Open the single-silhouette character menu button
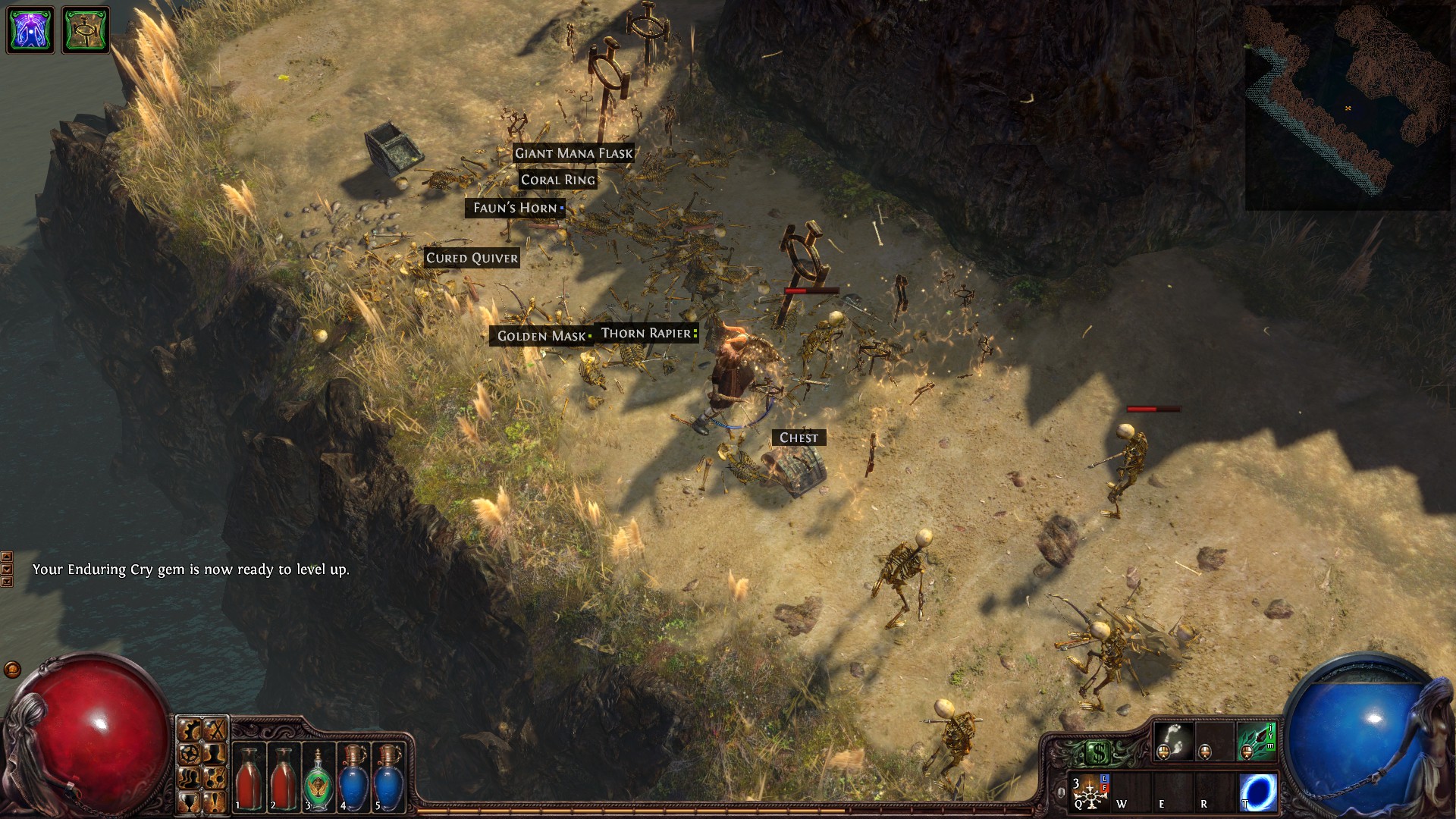The width and height of the screenshot is (1456, 819). point(215,754)
